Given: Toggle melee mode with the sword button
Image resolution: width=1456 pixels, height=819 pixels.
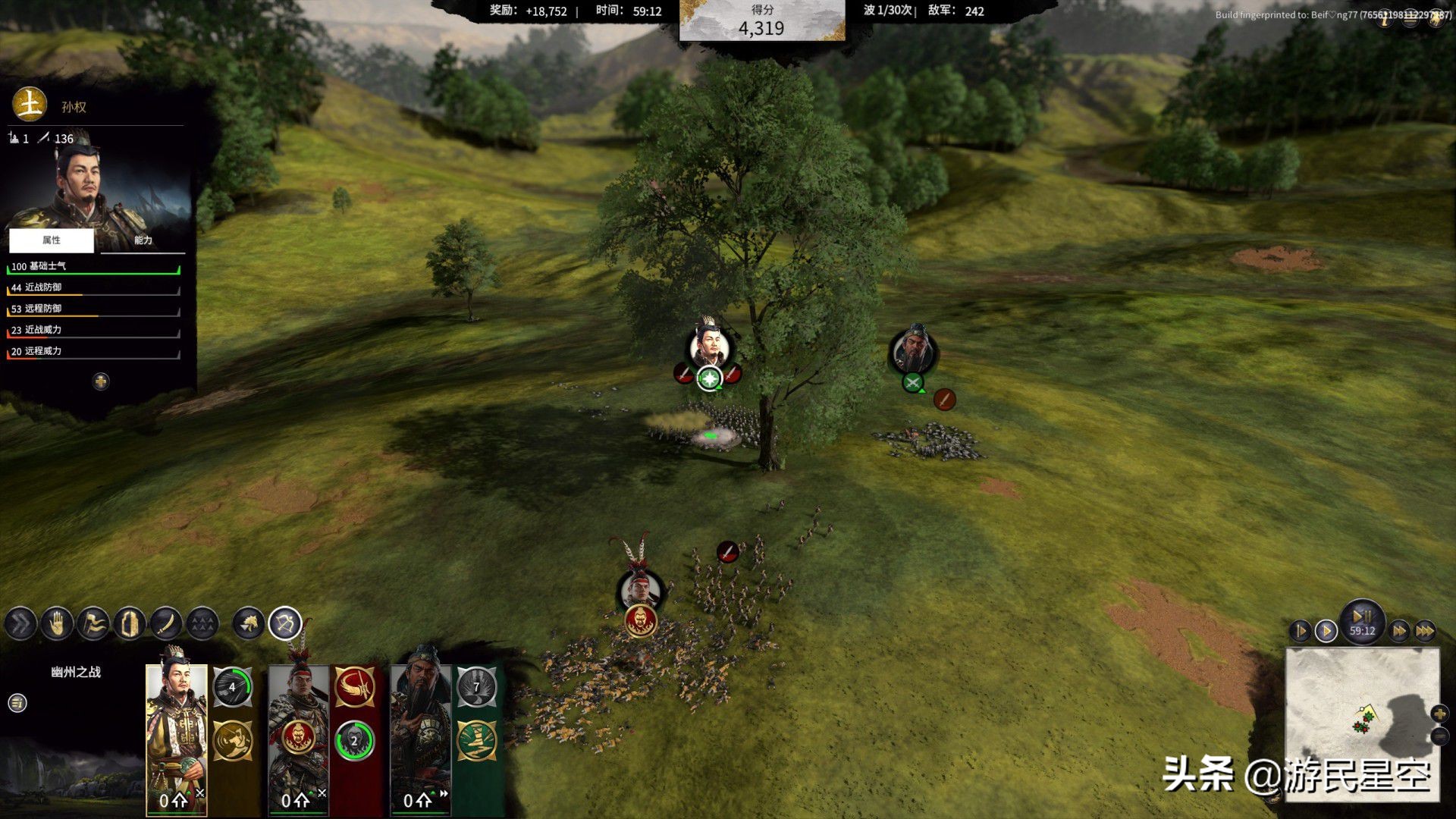Looking at the screenshot, I should 166,624.
